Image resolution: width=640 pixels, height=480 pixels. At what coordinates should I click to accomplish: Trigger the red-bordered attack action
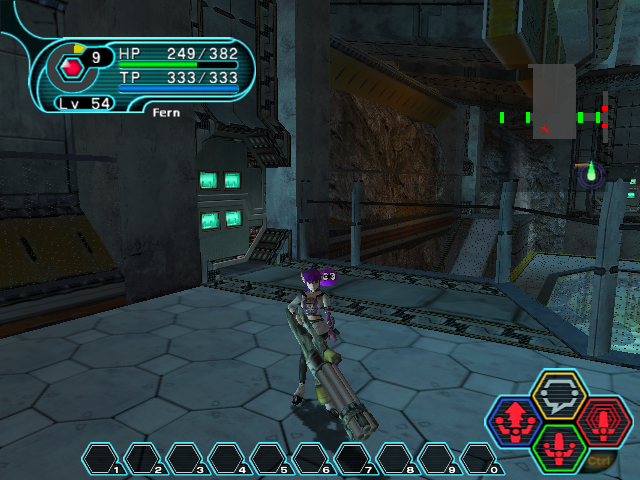pyautogui.click(x=604, y=421)
